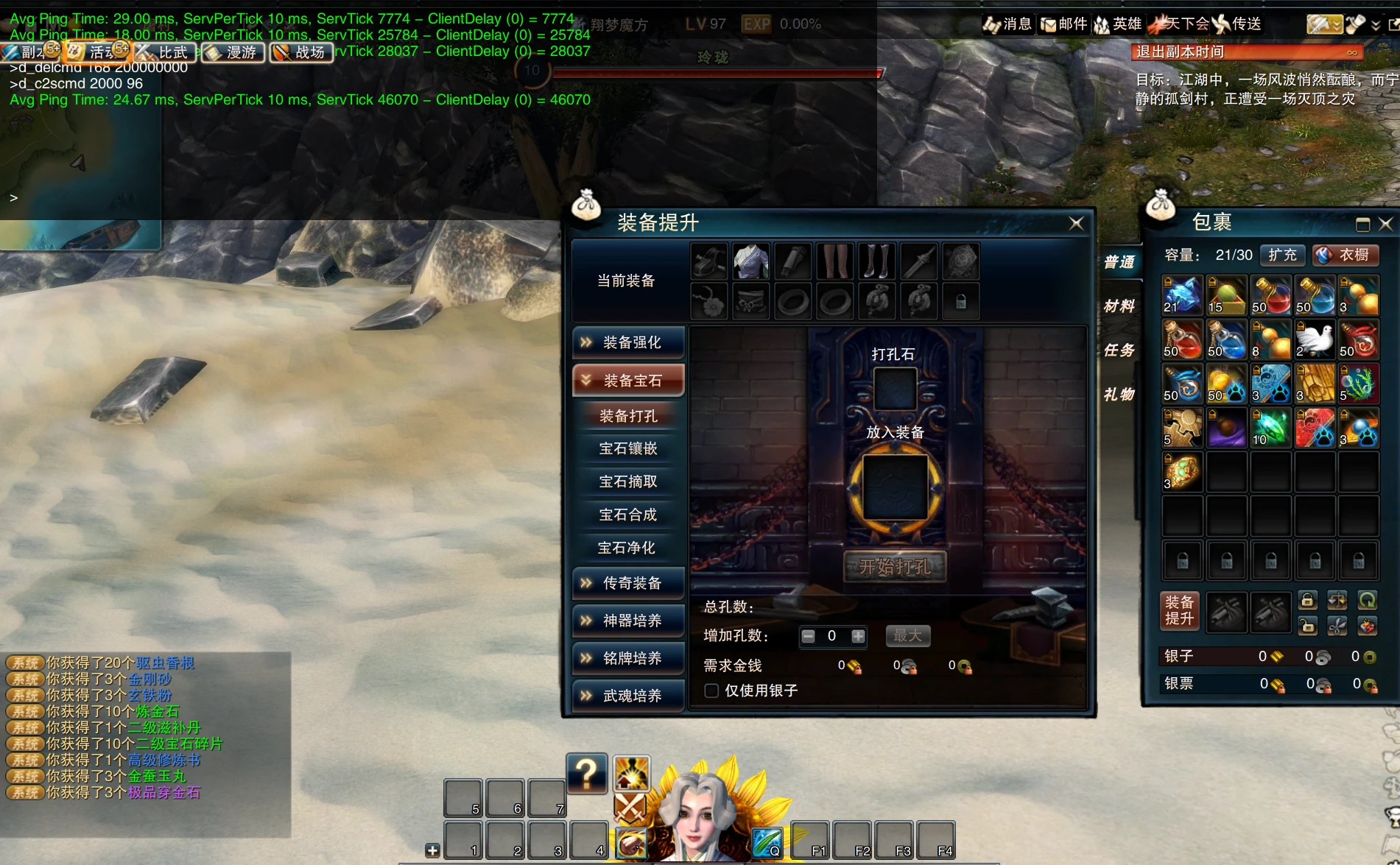Expand the 传奇装备 category
1400x865 pixels.
(628, 583)
